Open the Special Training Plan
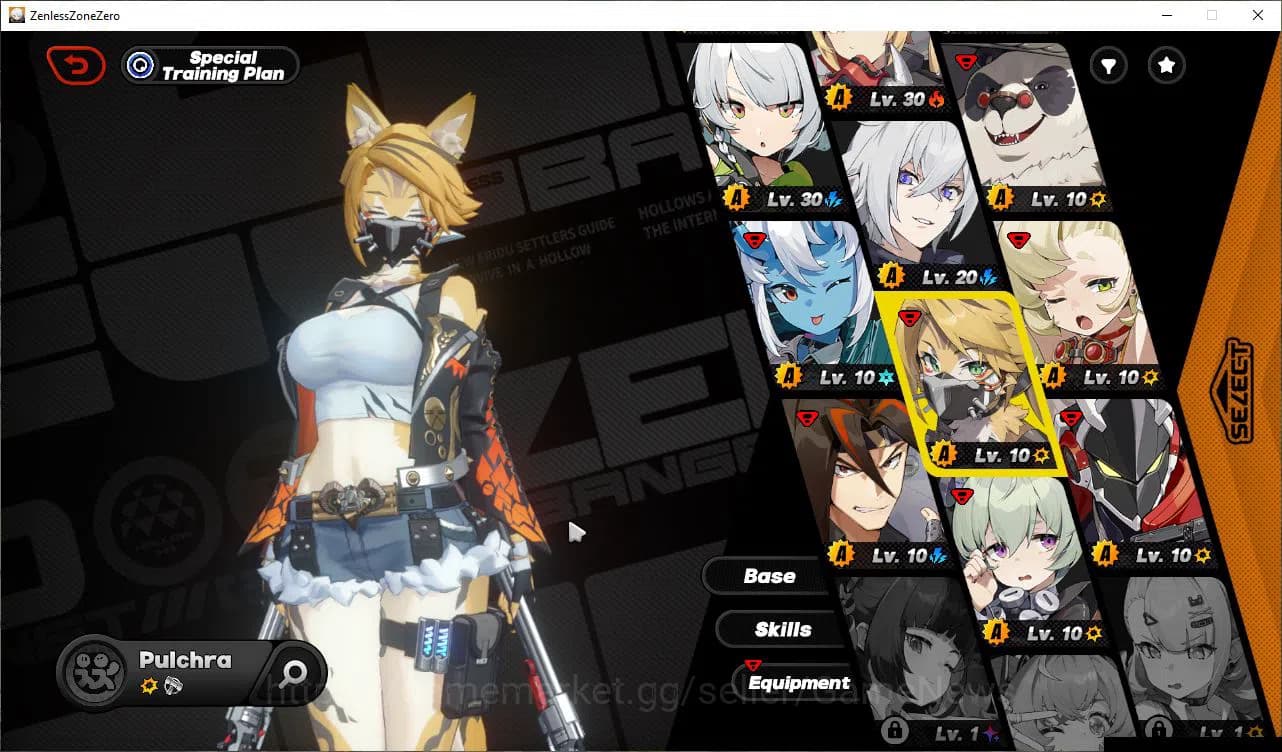This screenshot has width=1282, height=752. tap(209, 65)
